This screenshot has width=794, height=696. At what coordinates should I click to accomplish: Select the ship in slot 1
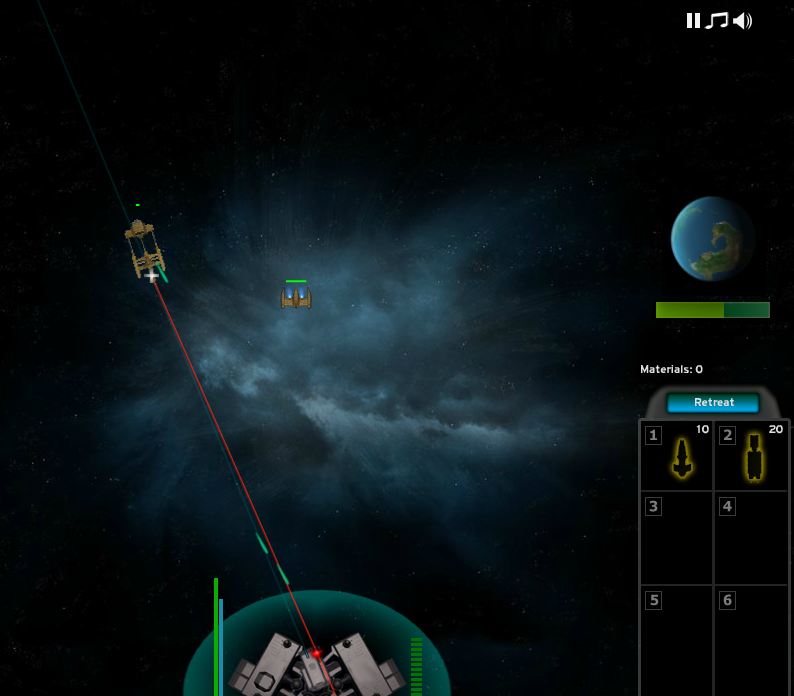pyautogui.click(x=677, y=456)
